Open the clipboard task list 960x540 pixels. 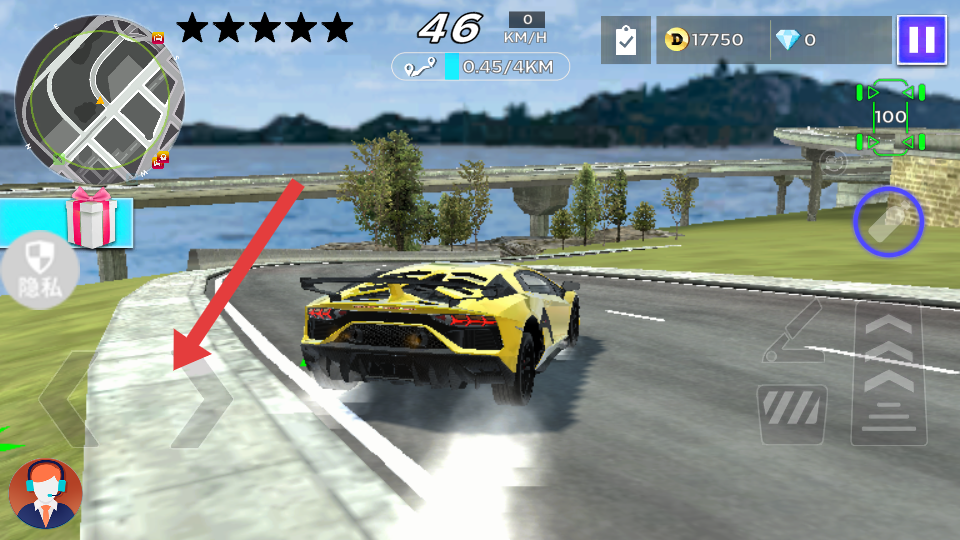pyautogui.click(x=626, y=40)
